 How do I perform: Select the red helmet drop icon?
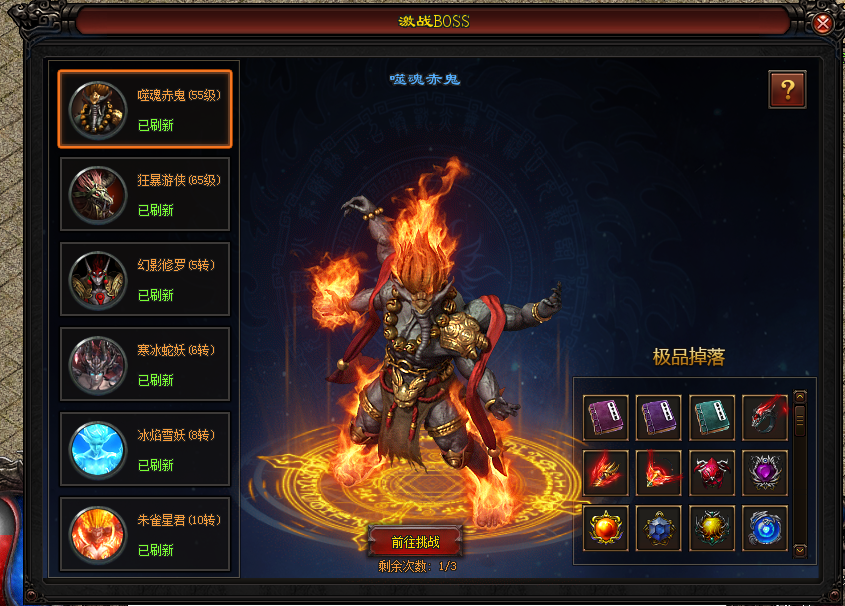[x=712, y=472]
